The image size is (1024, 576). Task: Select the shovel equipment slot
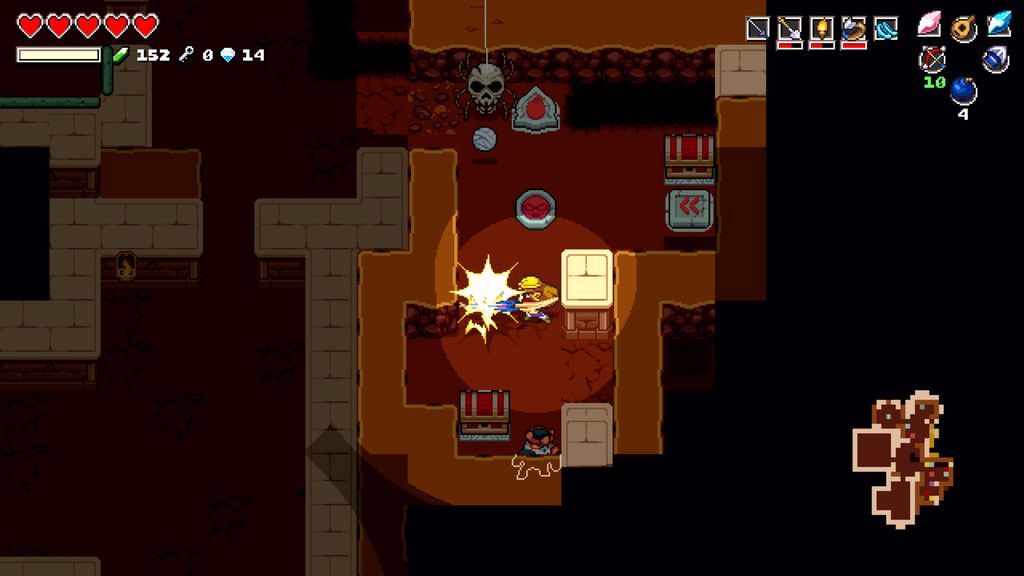pyautogui.click(x=790, y=29)
